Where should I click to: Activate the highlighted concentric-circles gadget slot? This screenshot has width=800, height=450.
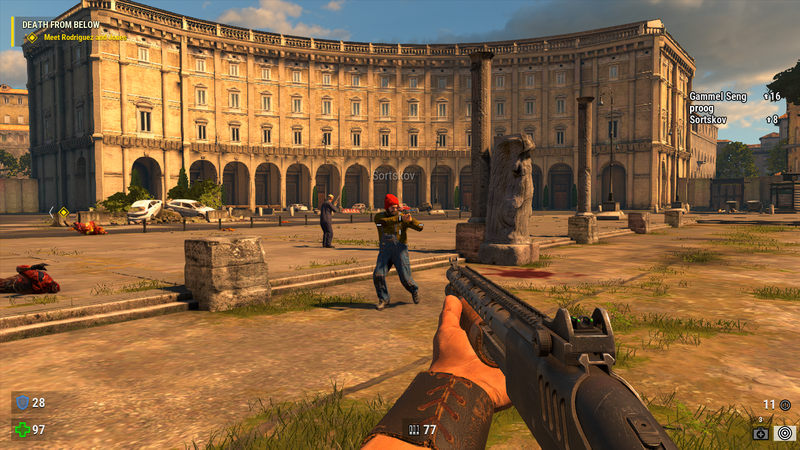(785, 433)
